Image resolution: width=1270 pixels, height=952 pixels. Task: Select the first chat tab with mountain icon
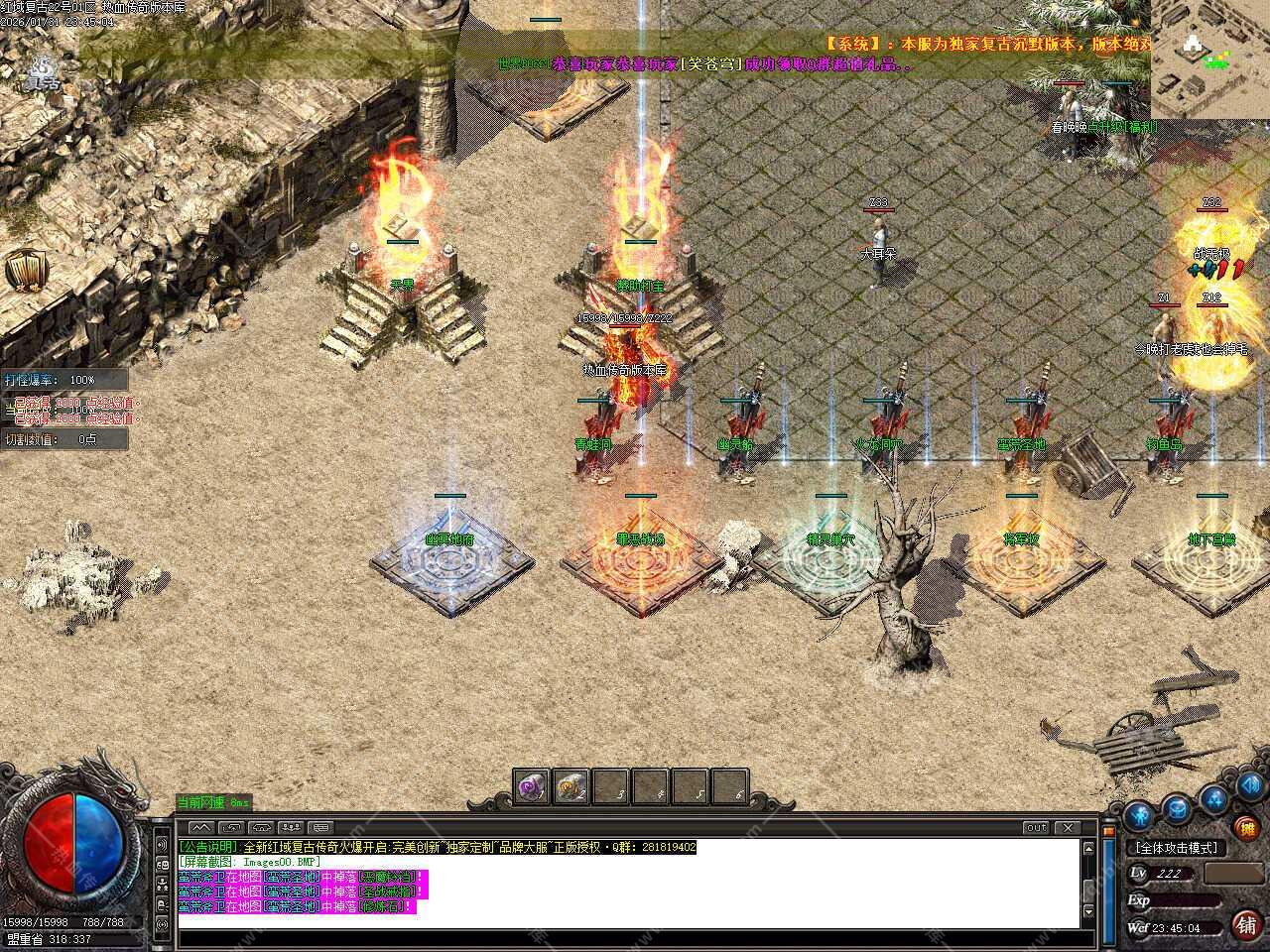pos(201,827)
